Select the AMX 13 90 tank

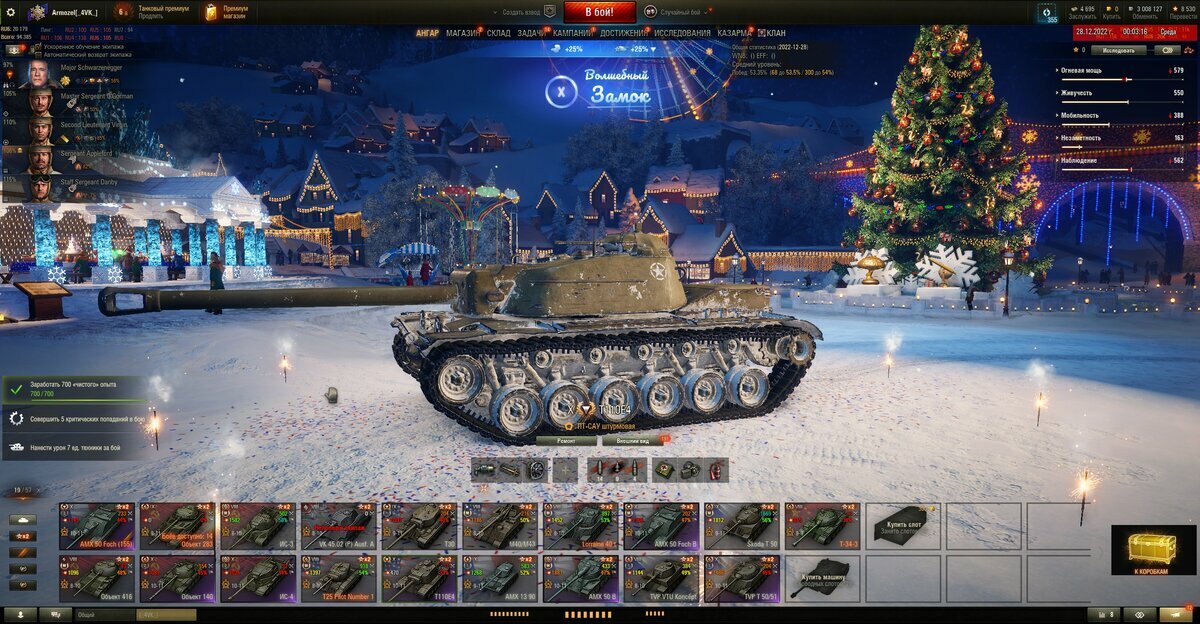(x=500, y=579)
